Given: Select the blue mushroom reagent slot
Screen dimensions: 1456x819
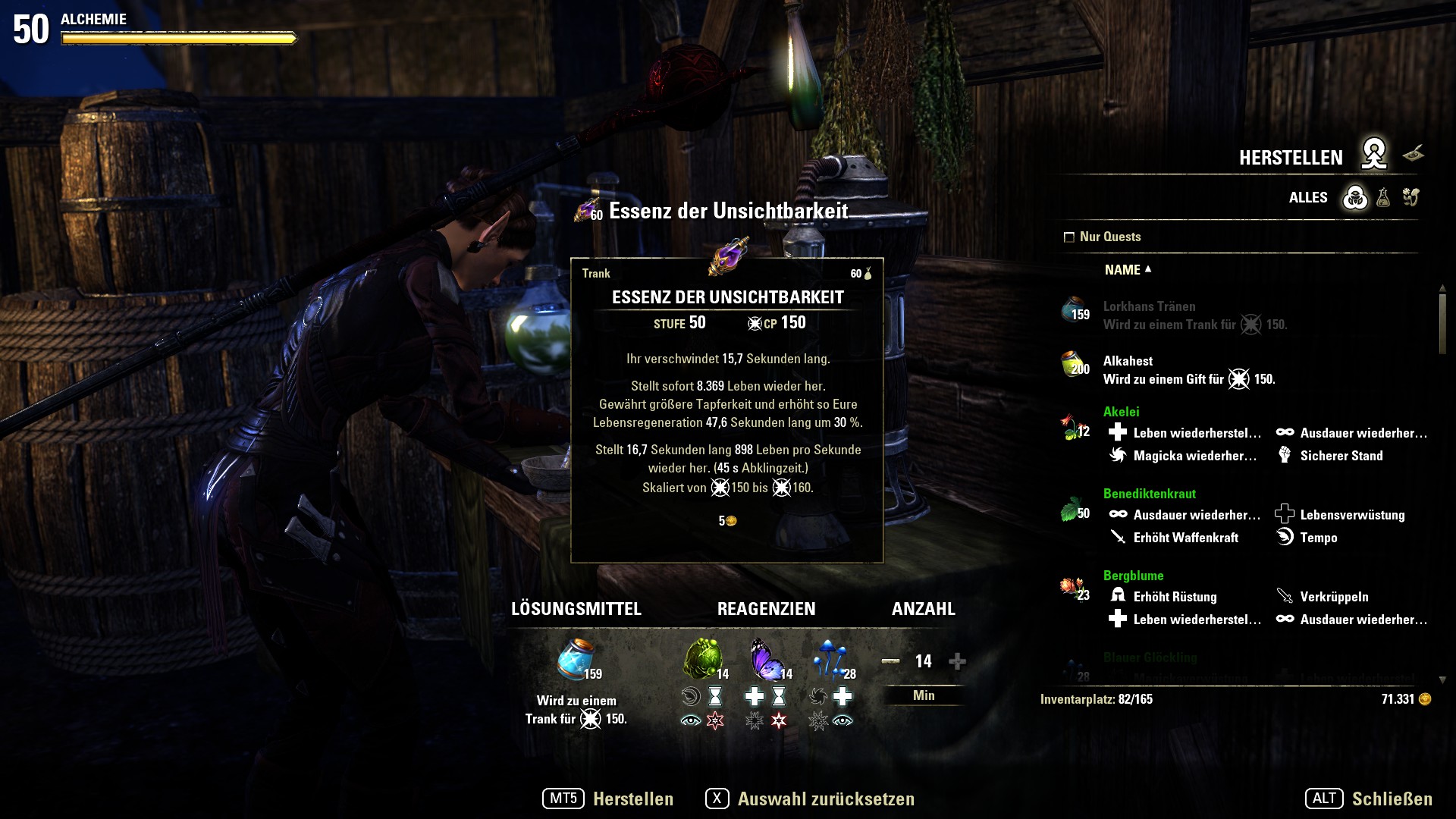Looking at the screenshot, I should (x=831, y=658).
